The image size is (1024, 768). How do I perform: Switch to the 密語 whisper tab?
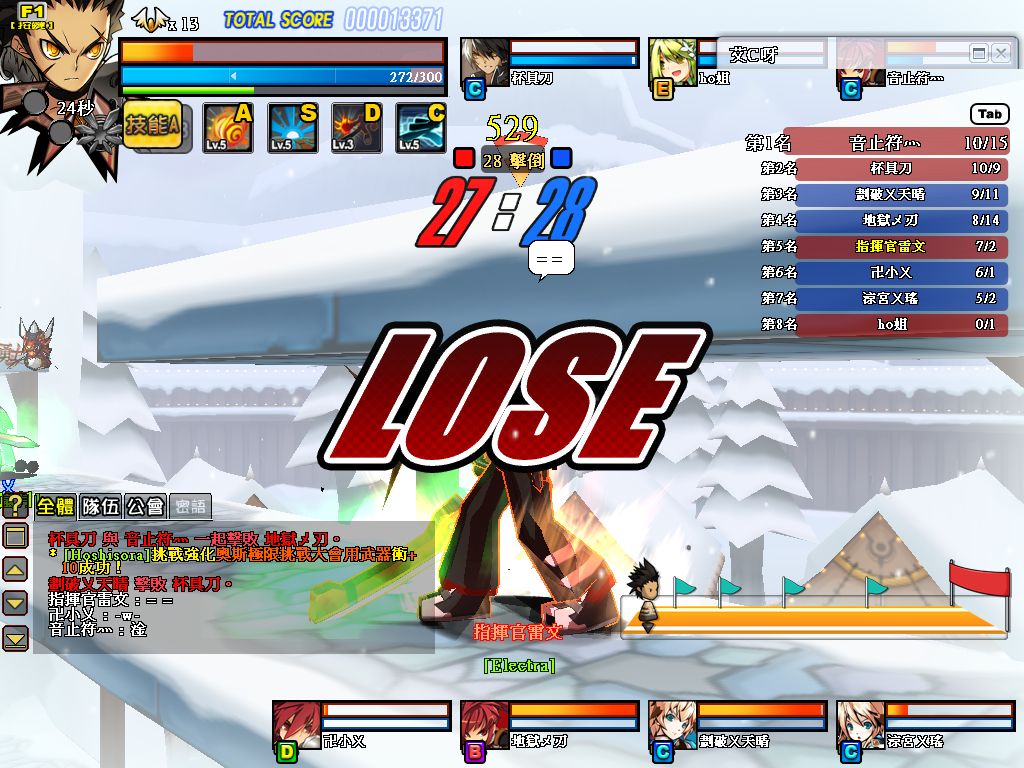pyautogui.click(x=190, y=507)
